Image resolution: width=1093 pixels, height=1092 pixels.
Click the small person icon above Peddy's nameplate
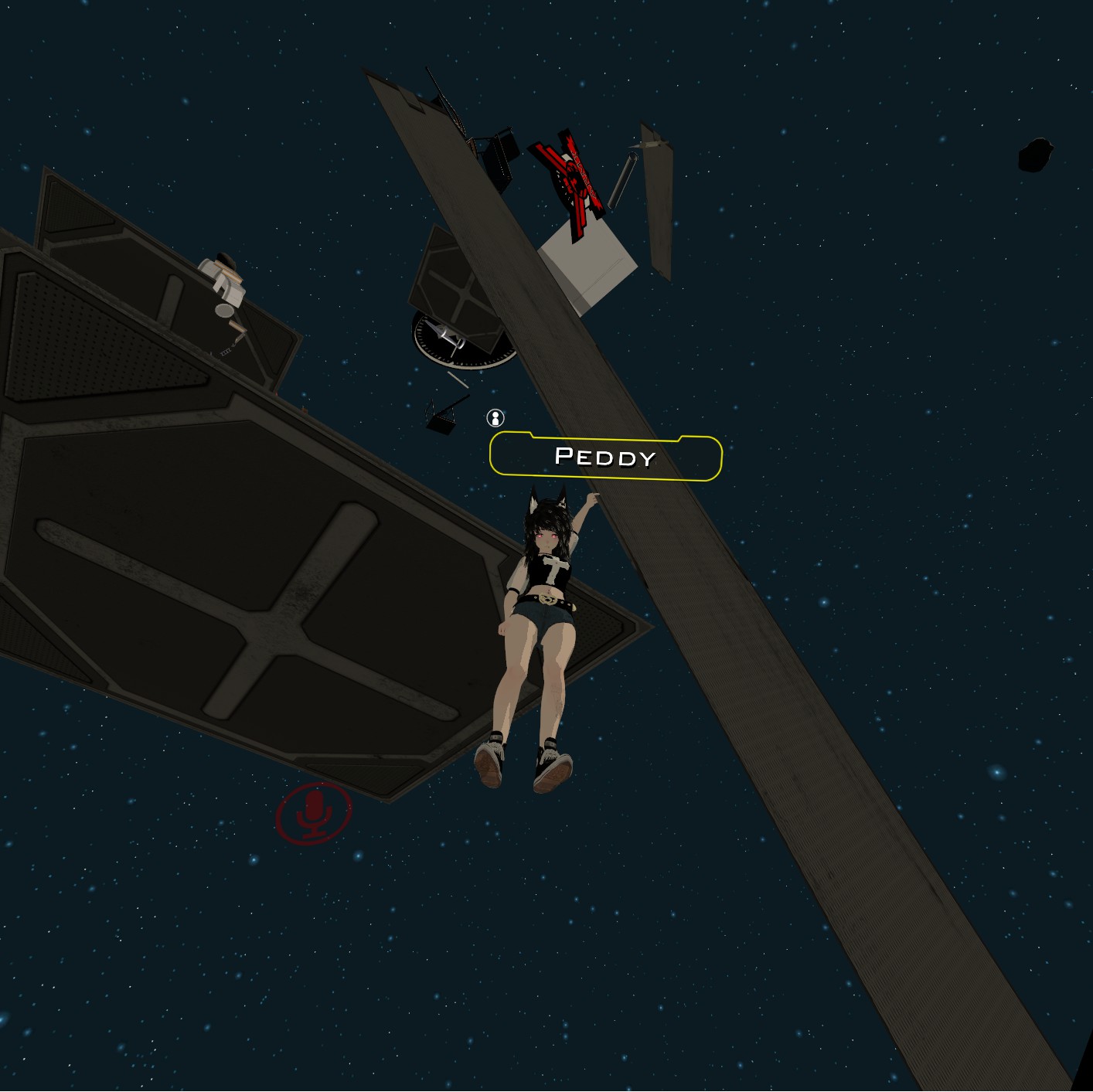tap(495, 418)
